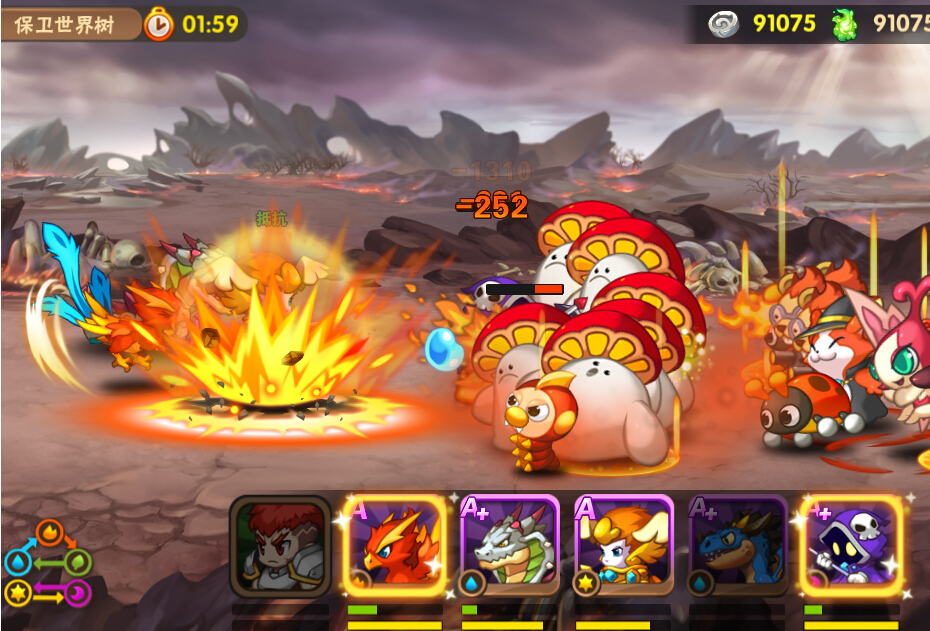This screenshot has height=631, width=930.
Task: Open the element advantage chart
Action: (x=48, y=564)
